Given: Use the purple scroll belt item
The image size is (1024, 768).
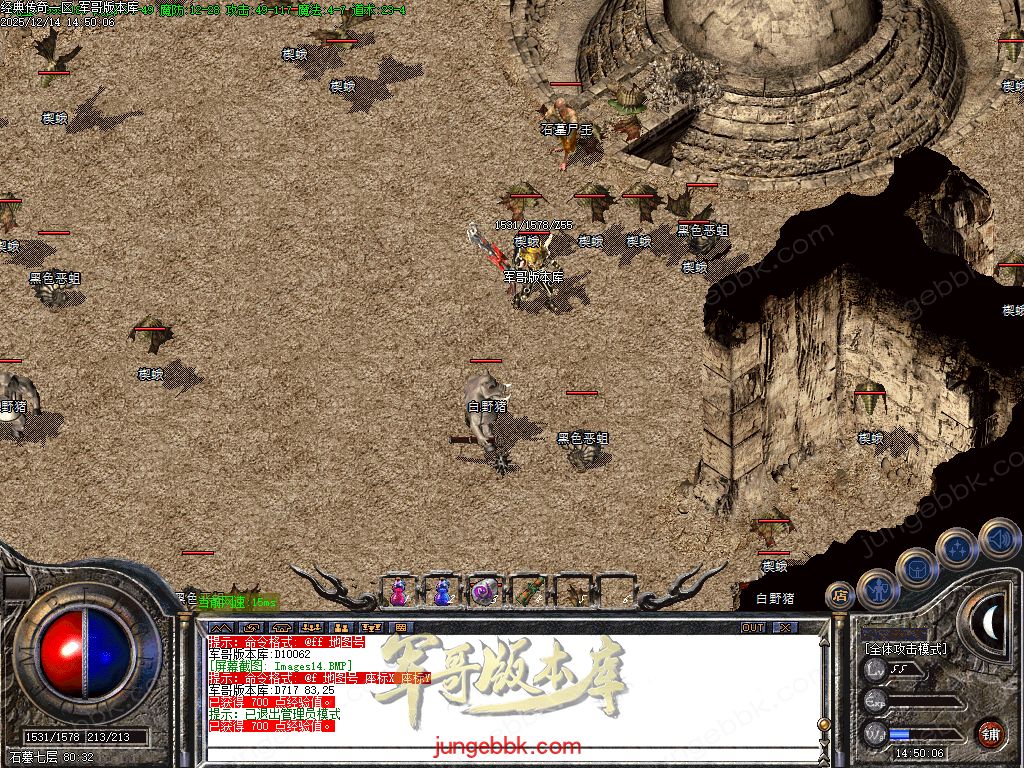Looking at the screenshot, I should click(484, 592).
